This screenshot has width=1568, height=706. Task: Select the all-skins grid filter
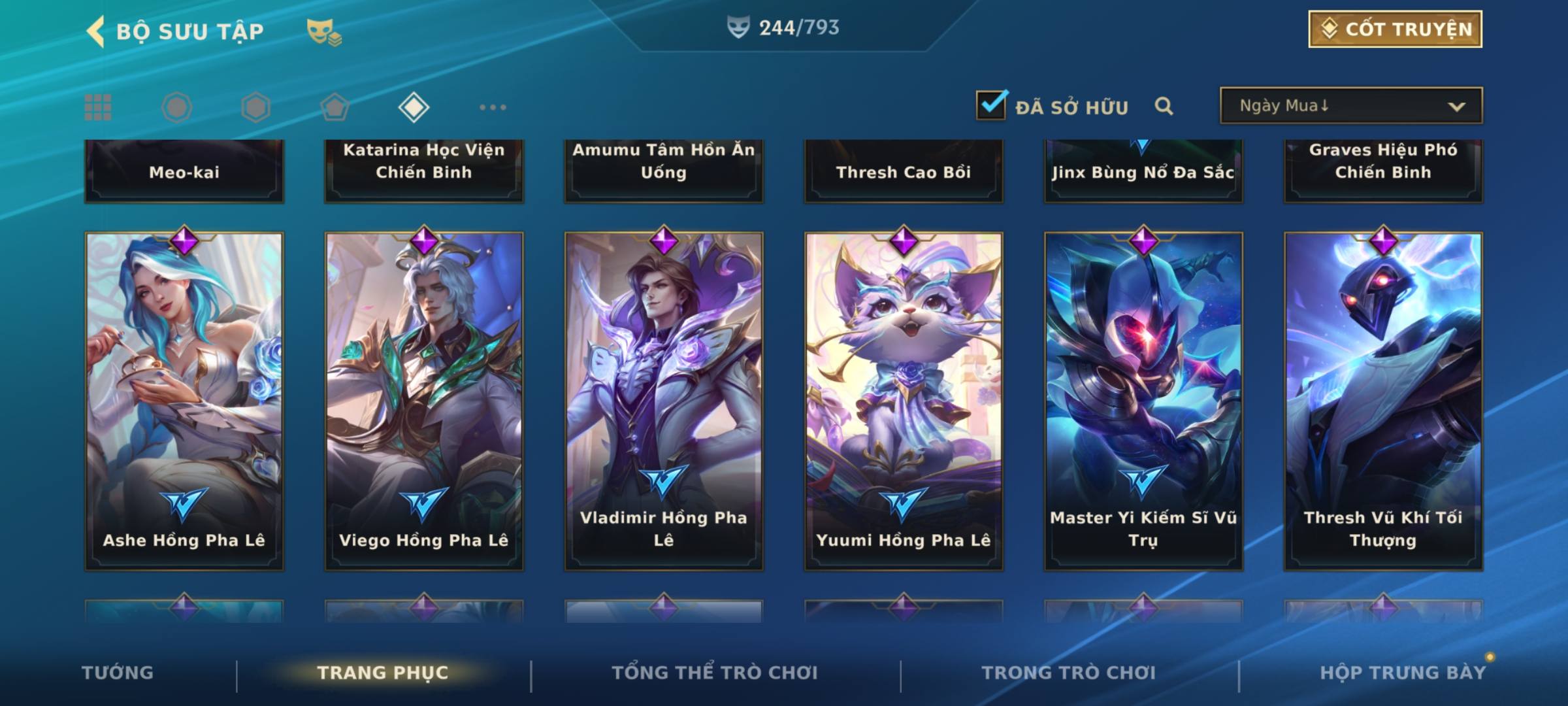tap(98, 107)
